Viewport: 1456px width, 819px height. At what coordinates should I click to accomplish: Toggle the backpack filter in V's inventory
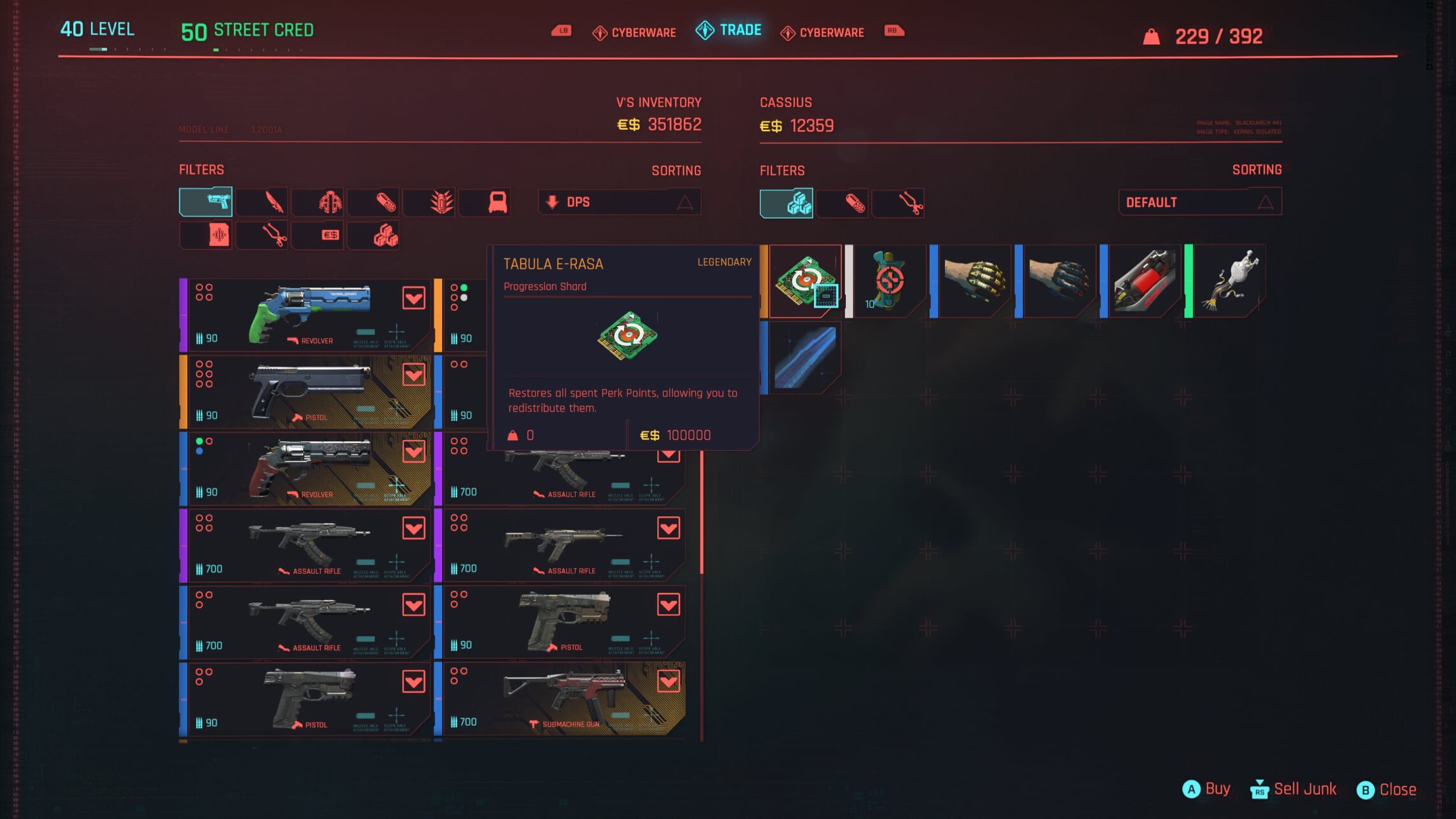[484, 201]
